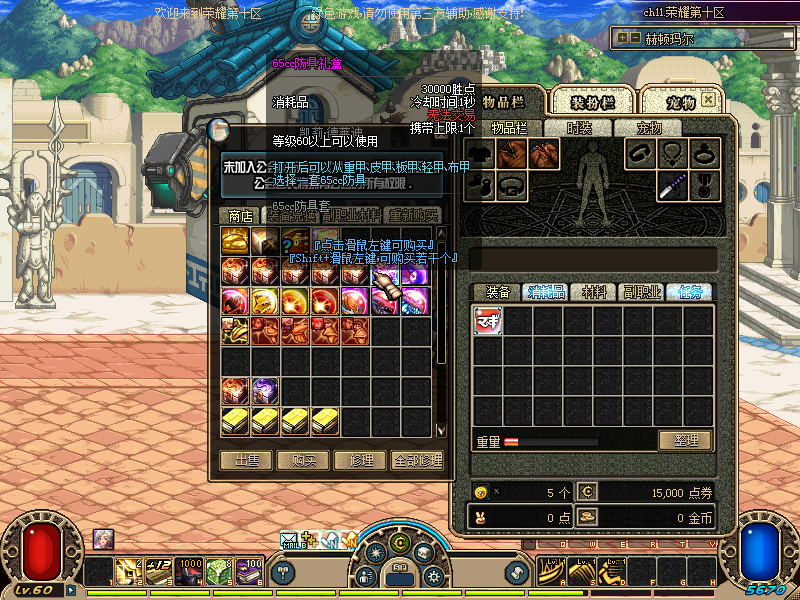Show the 材料 (Materials) inventory tab
This screenshot has width=800, height=600.
click(x=594, y=292)
